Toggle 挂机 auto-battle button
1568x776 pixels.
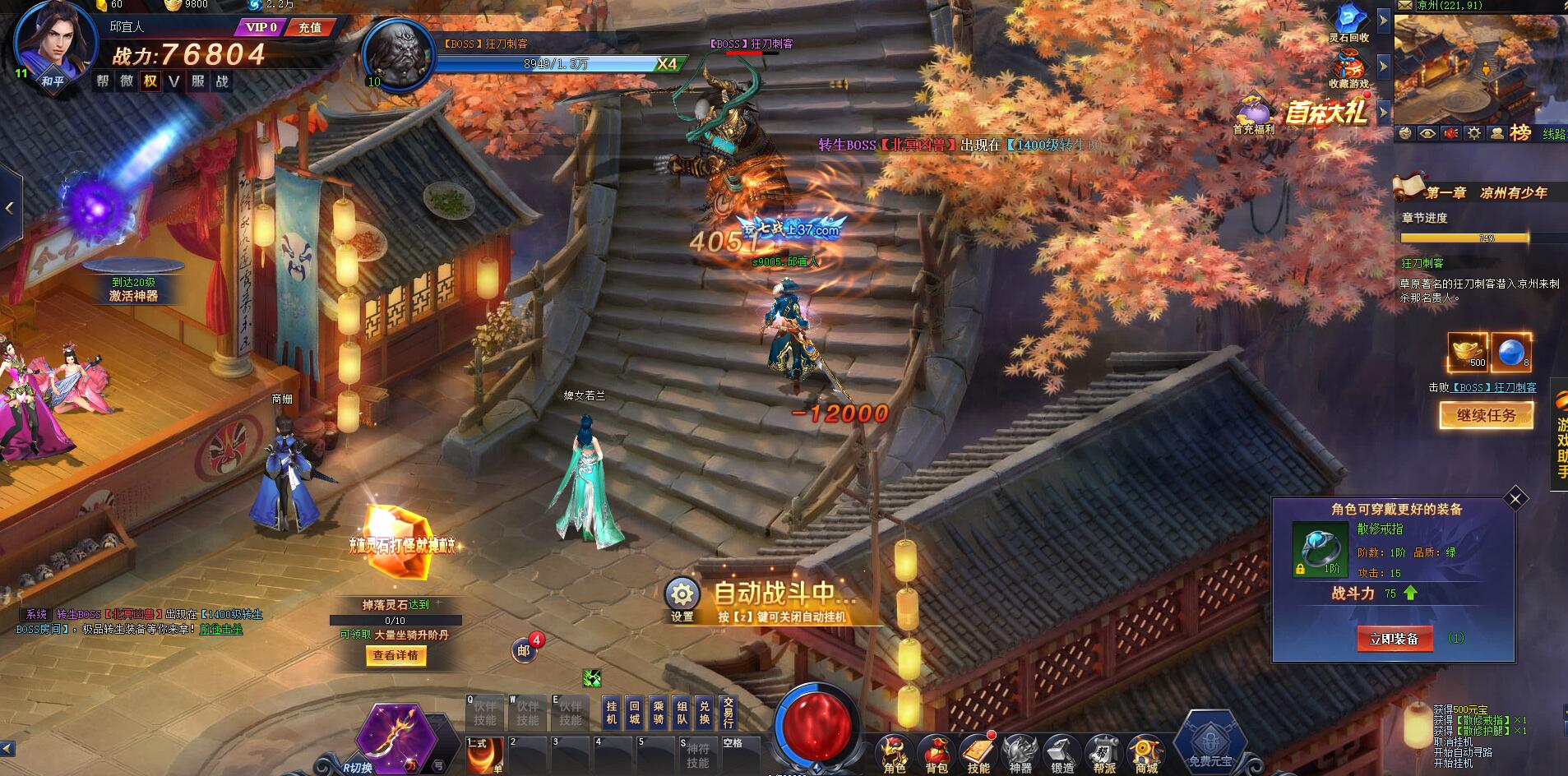pos(611,712)
